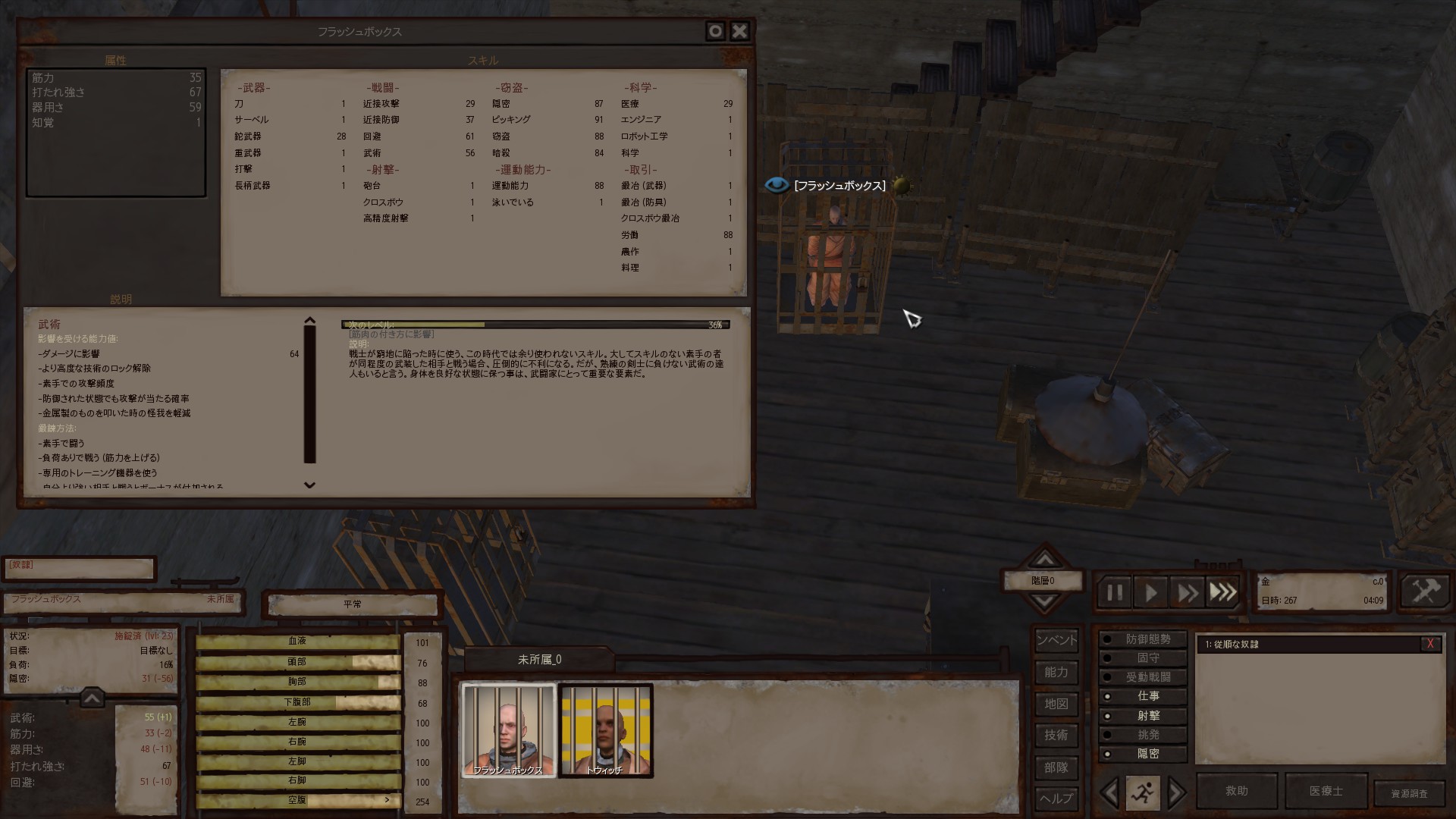The image size is (1456, 819).
Task: Open the 地図 map
Action: tap(1056, 704)
